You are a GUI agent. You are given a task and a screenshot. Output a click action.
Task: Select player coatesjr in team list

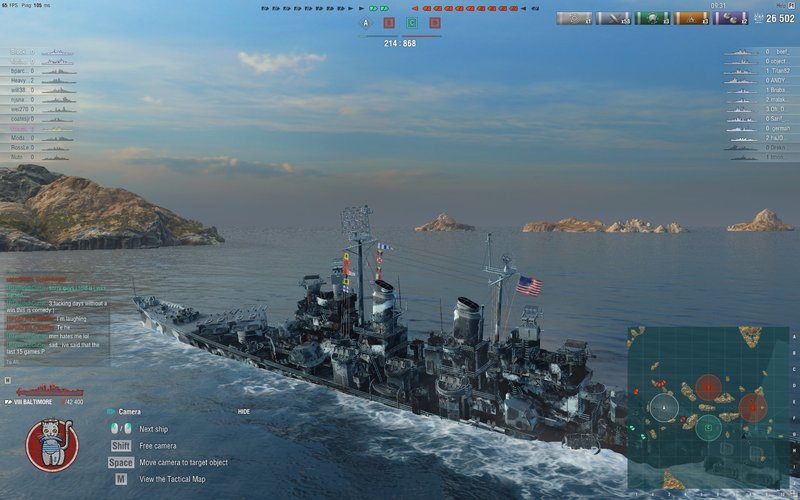click(22, 119)
